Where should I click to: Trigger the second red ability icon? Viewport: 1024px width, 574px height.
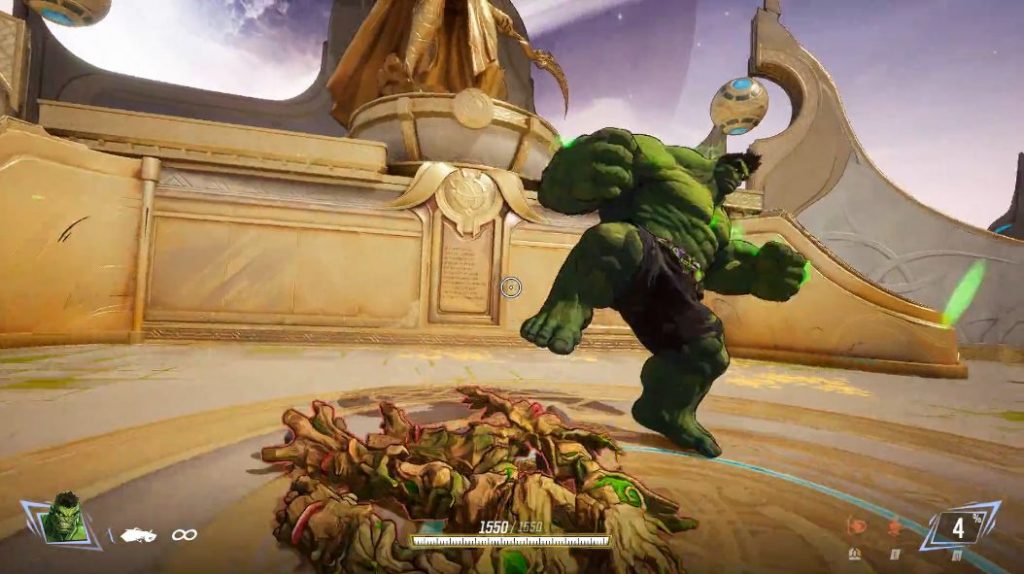[893, 526]
